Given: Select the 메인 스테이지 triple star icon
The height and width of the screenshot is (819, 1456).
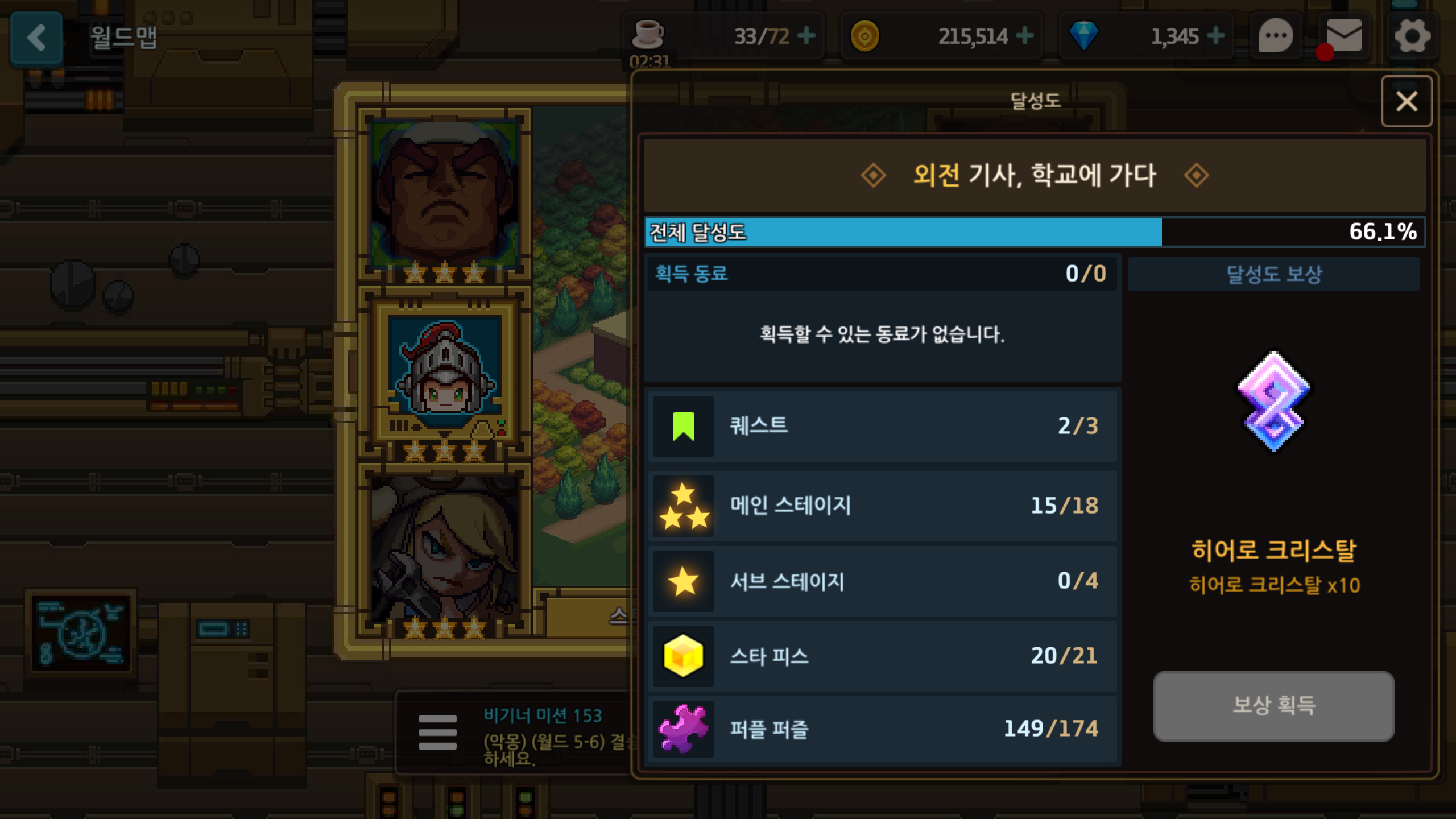Looking at the screenshot, I should point(684,505).
